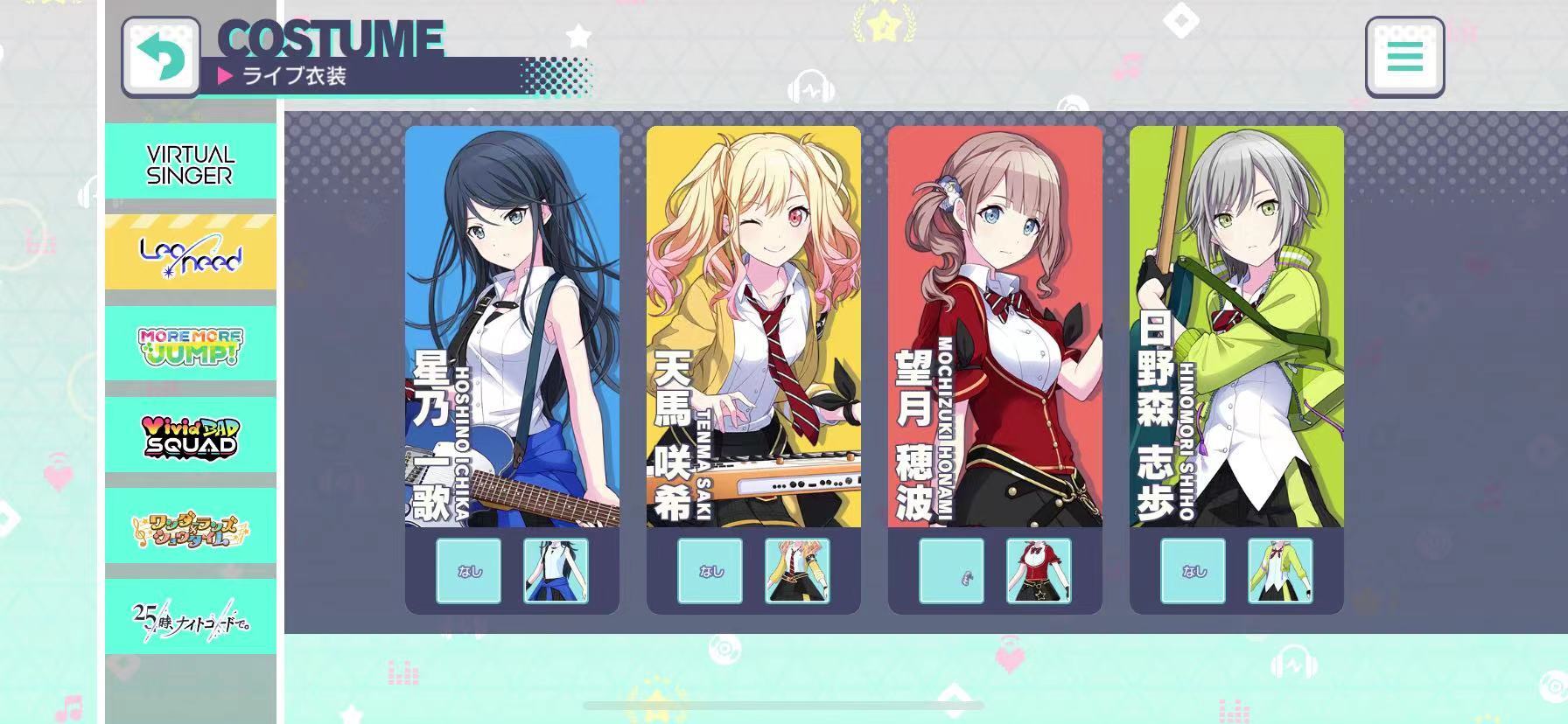Select Hinomori Shiho's character card

1236,326
